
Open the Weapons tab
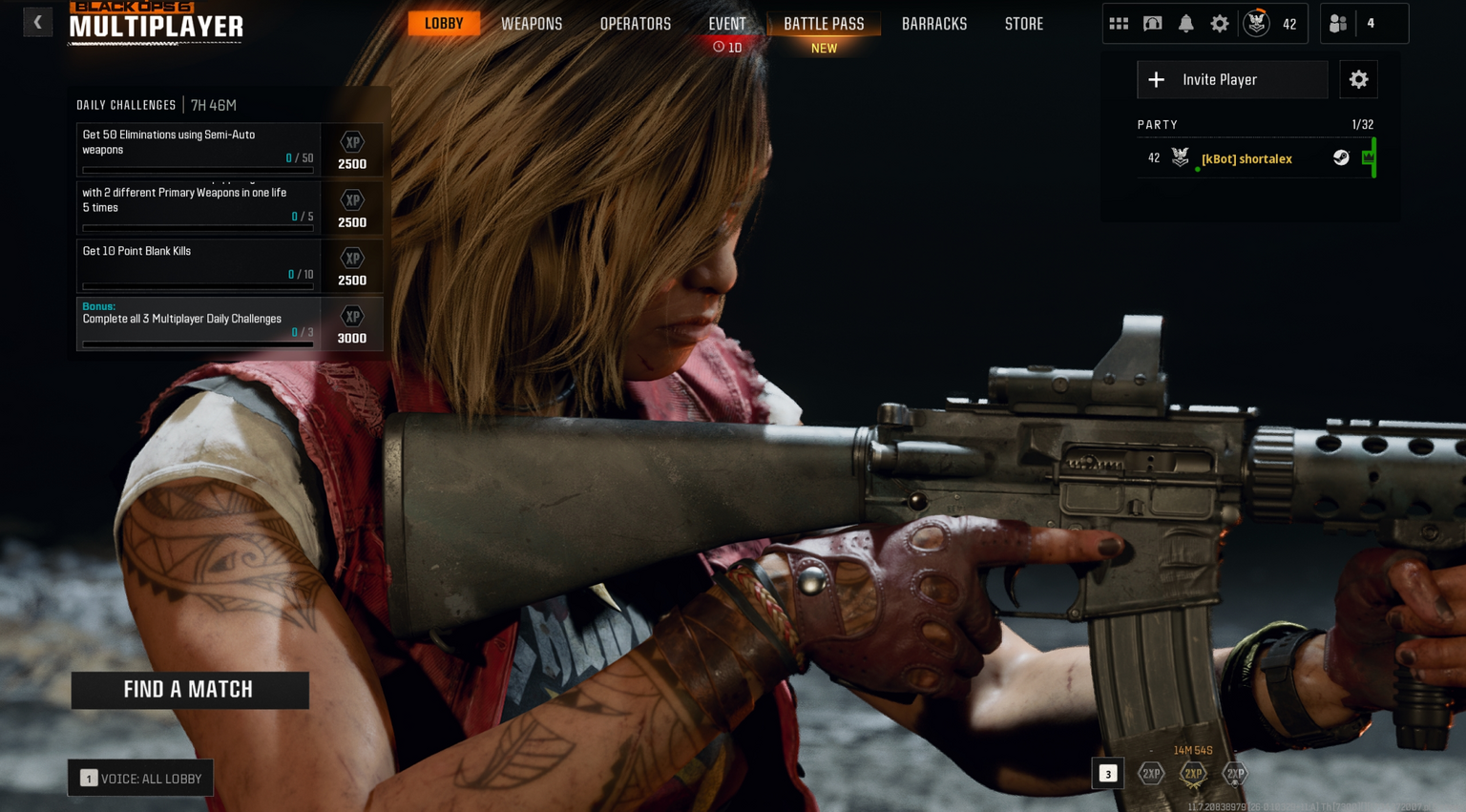point(532,24)
